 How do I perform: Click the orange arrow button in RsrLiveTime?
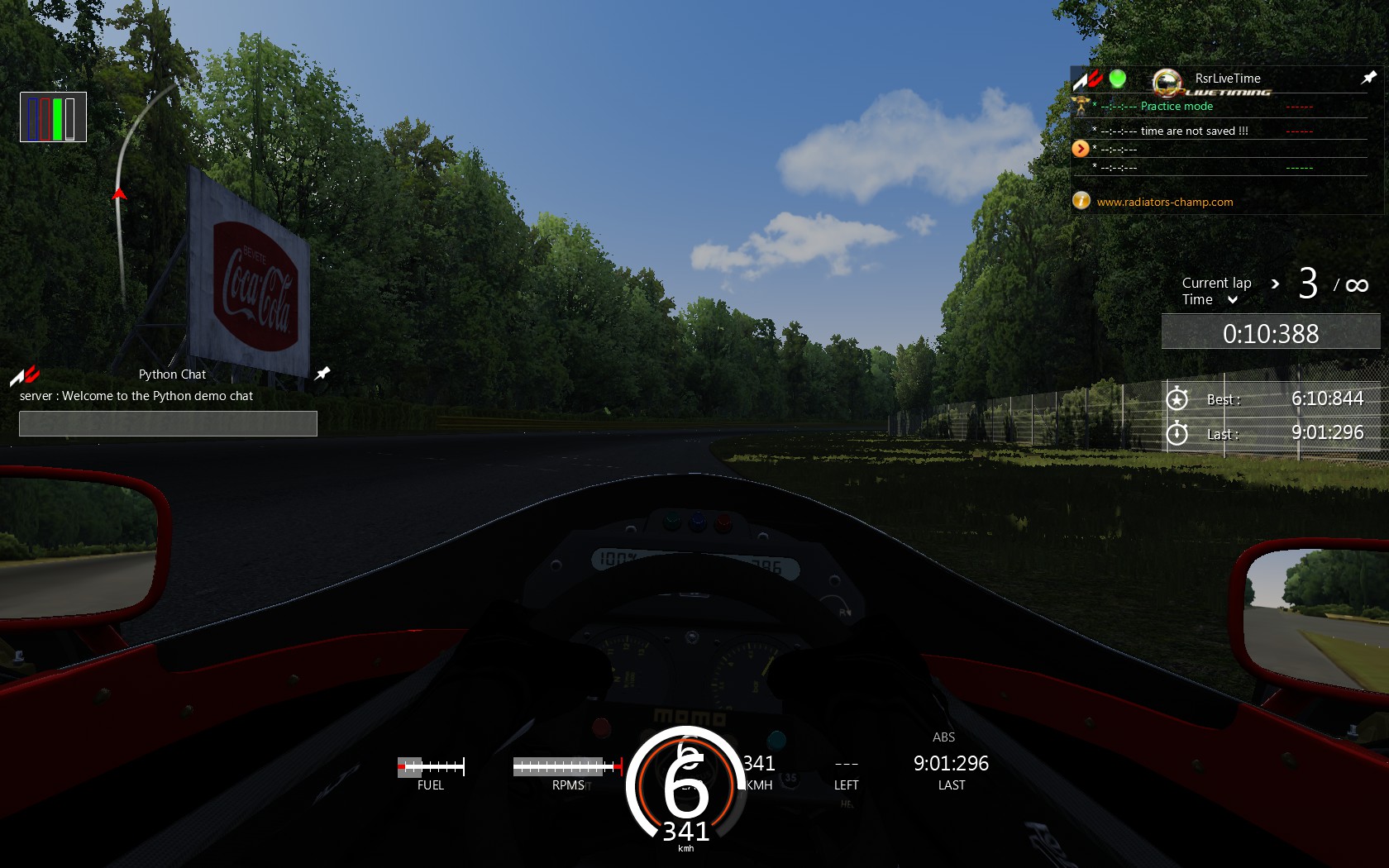tap(1080, 149)
